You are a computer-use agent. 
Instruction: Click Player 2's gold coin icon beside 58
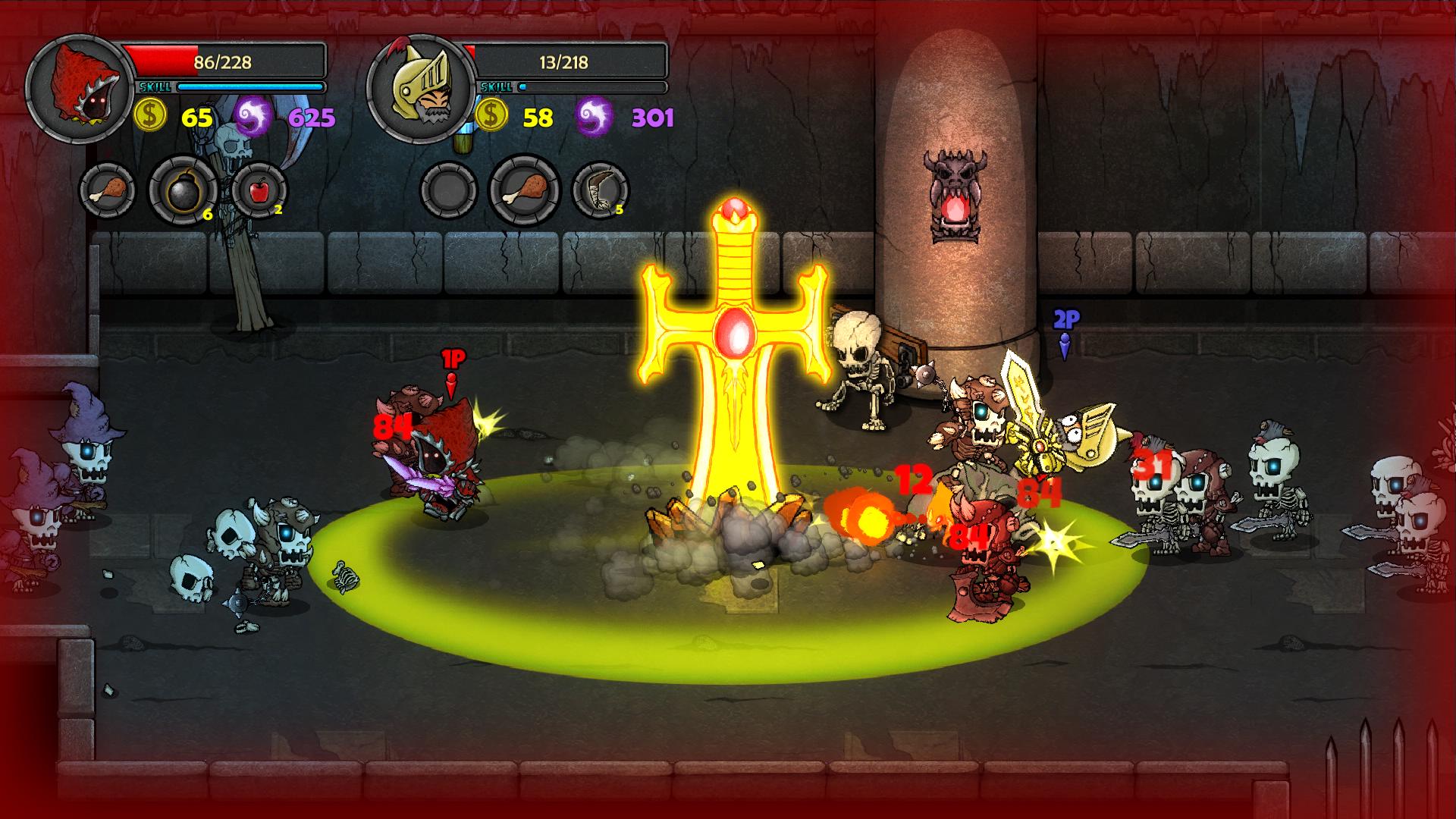click(491, 115)
